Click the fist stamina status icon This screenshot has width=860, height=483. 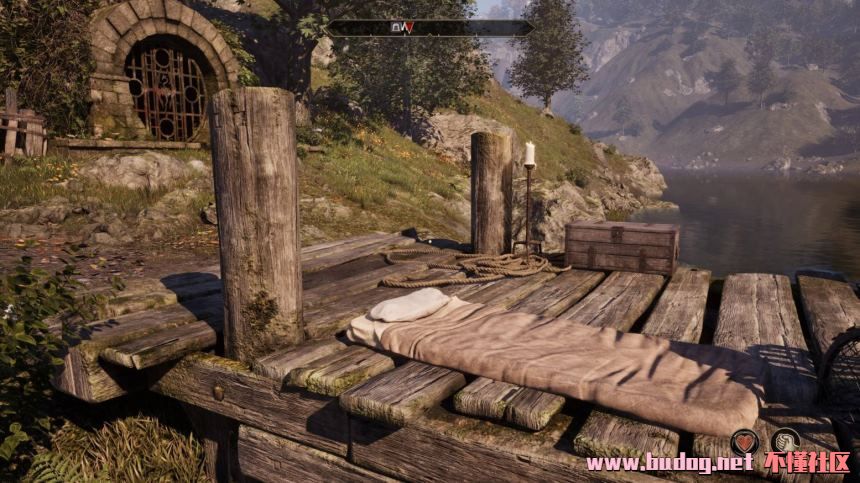pos(788,441)
